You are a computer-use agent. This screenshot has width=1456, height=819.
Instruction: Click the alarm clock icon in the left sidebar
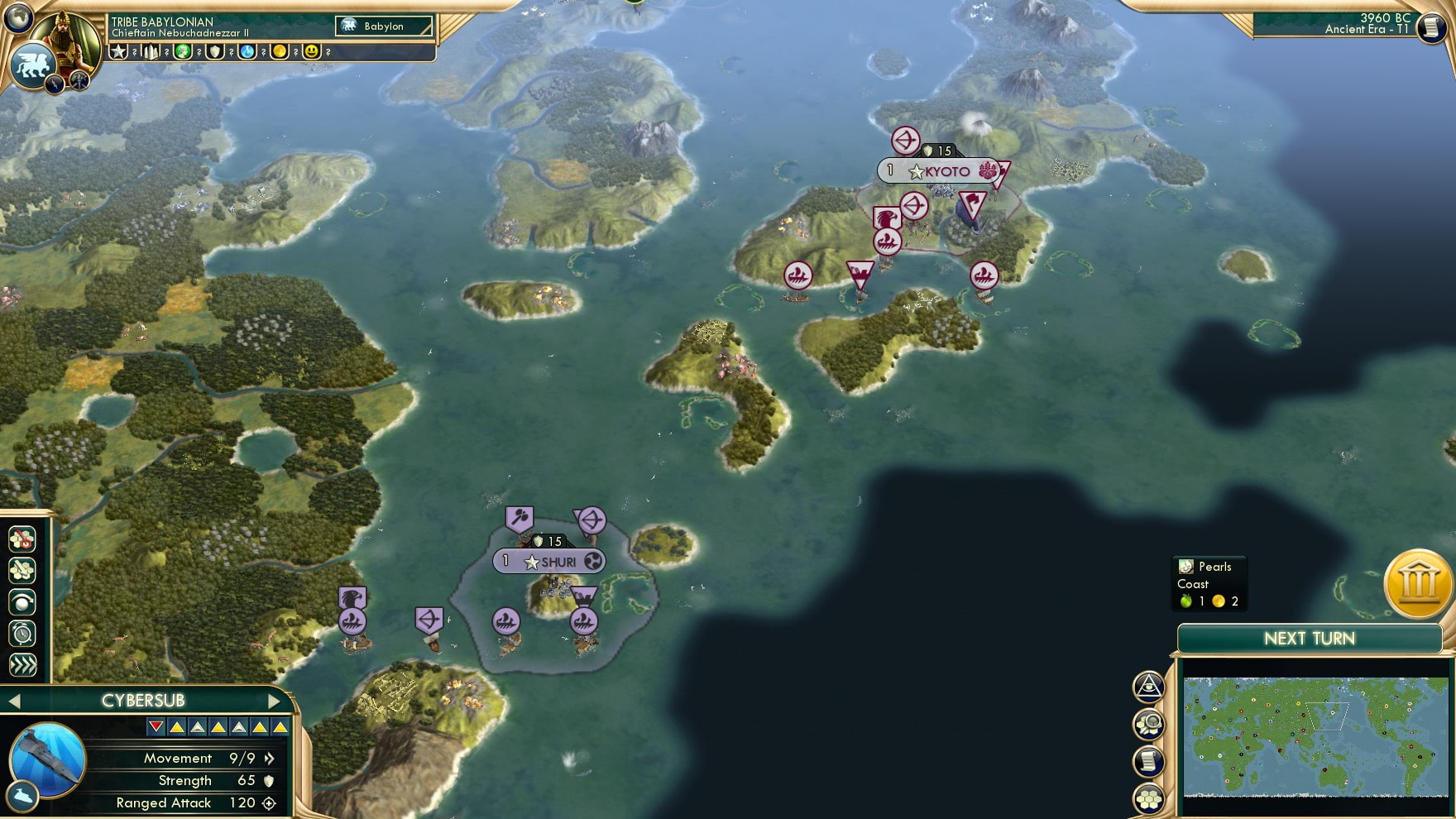pos(22,631)
